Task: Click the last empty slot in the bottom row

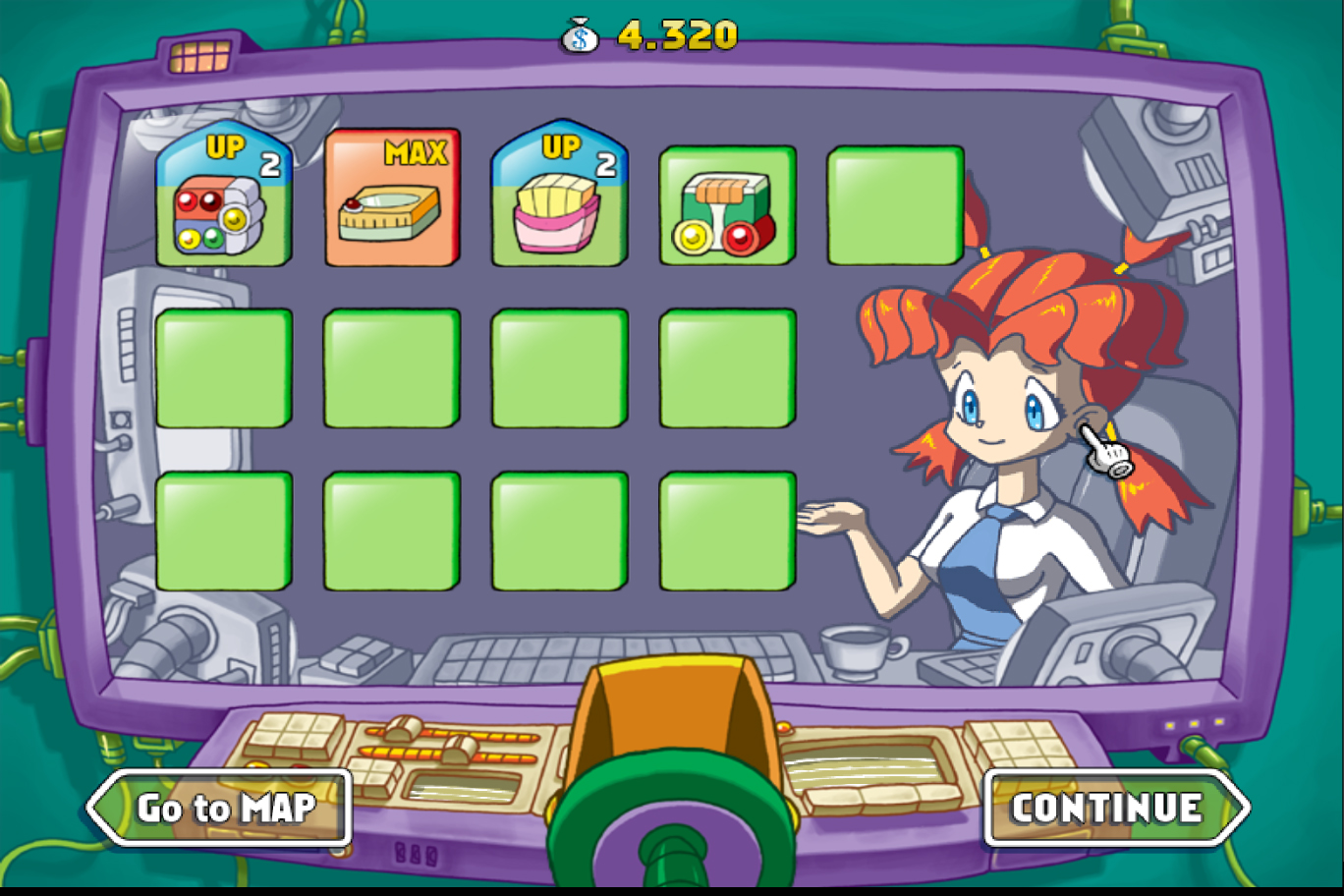Action: coord(727,529)
